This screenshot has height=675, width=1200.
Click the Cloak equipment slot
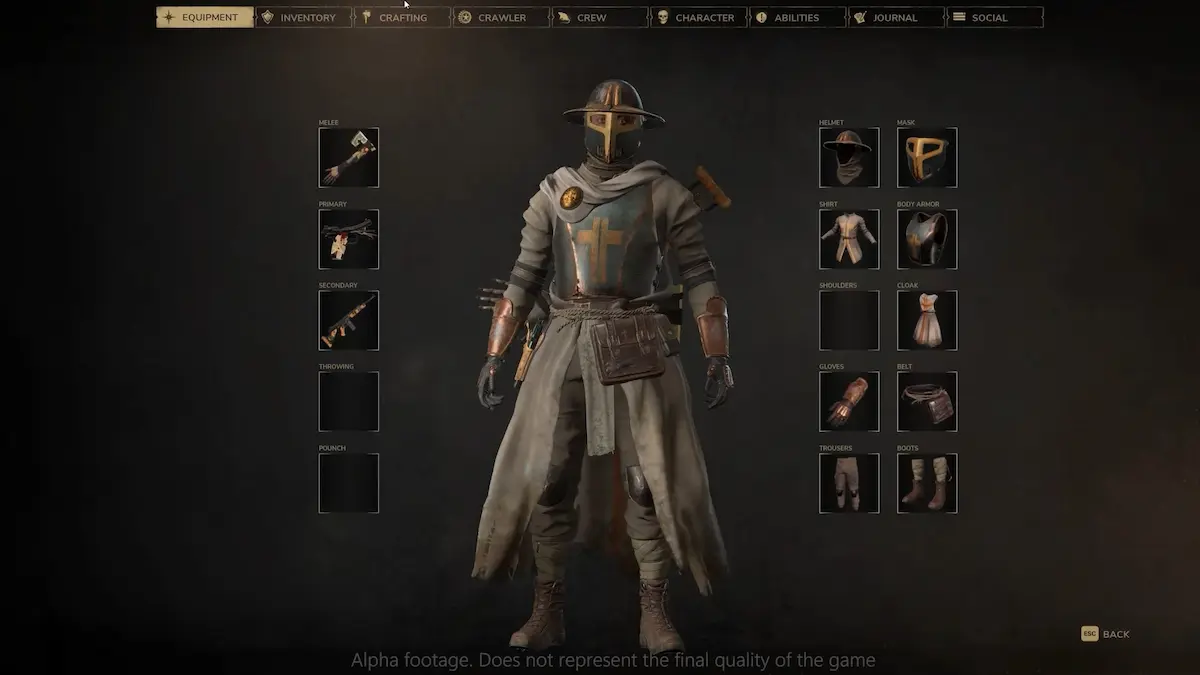(927, 320)
